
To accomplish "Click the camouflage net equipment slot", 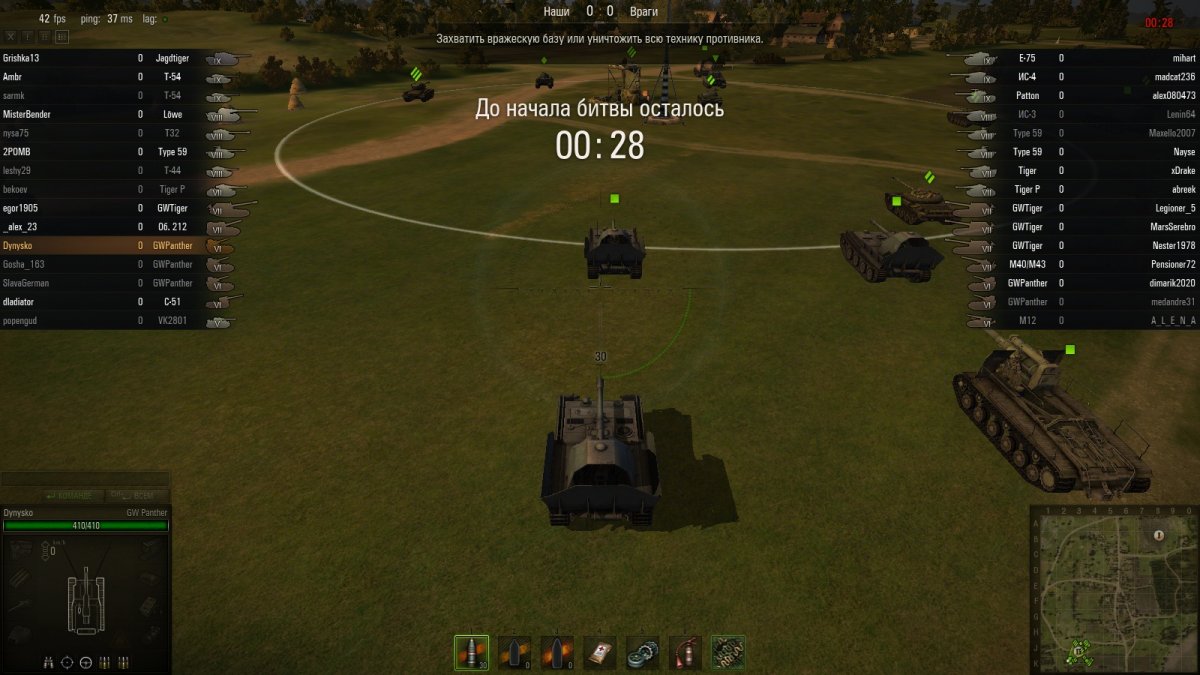I will click(728, 652).
